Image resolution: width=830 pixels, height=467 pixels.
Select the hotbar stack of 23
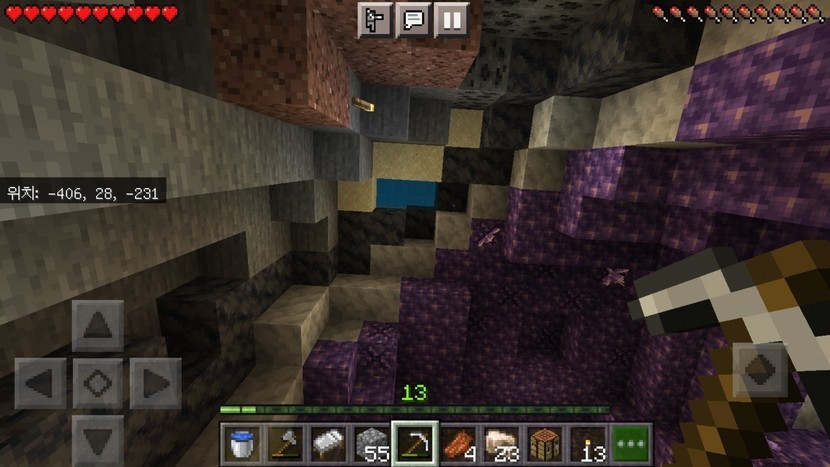501,441
